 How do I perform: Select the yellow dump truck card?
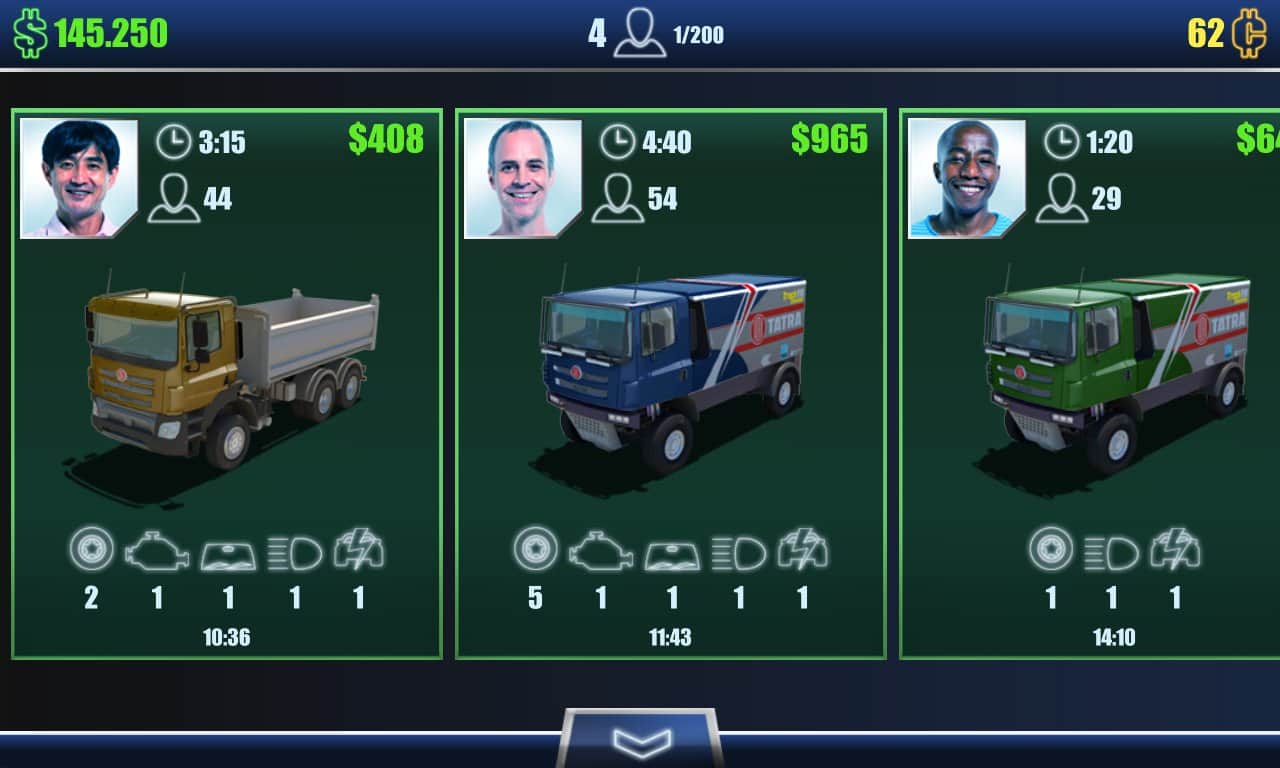click(x=227, y=384)
